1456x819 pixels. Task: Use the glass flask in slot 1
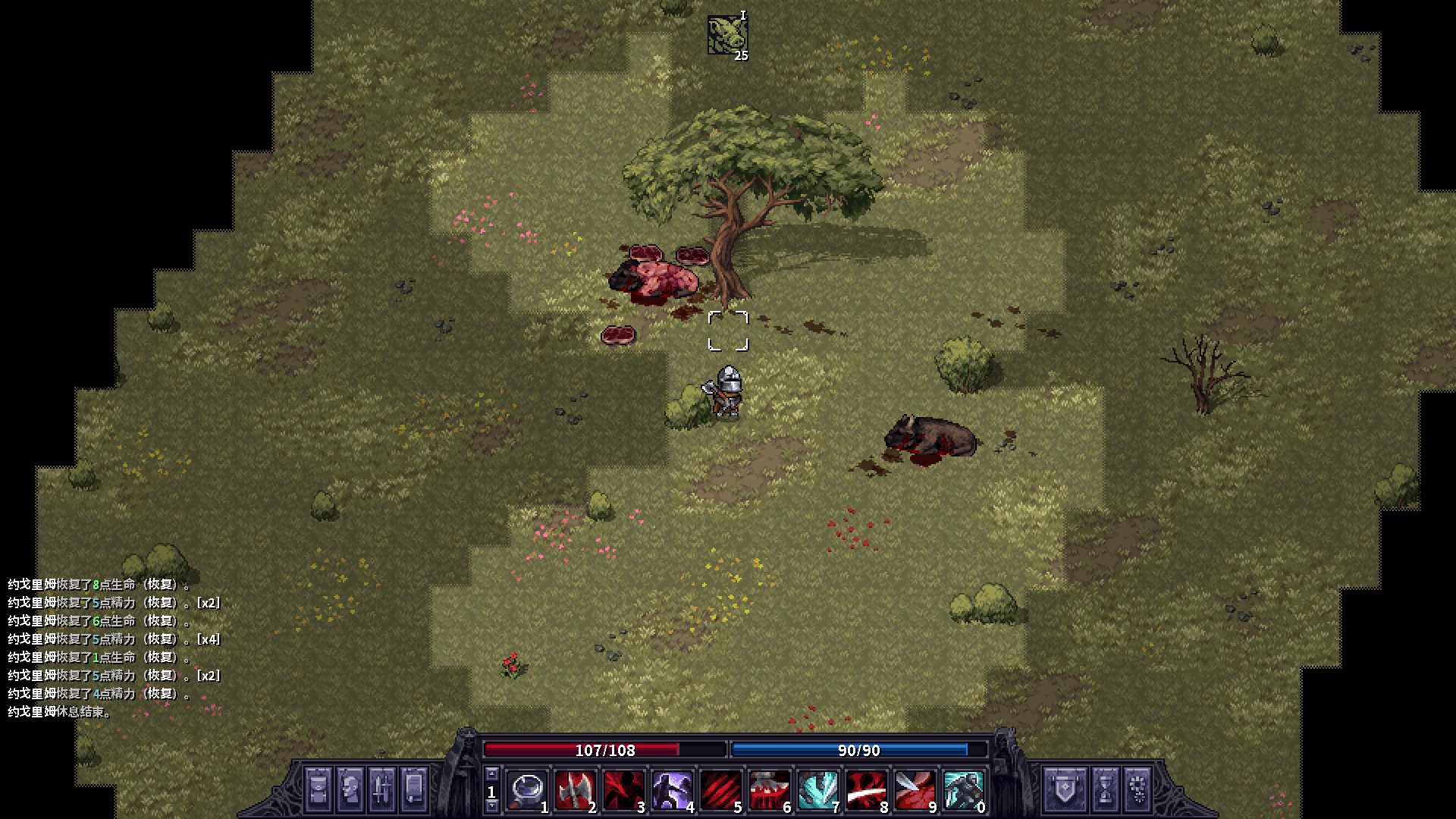coord(527,790)
